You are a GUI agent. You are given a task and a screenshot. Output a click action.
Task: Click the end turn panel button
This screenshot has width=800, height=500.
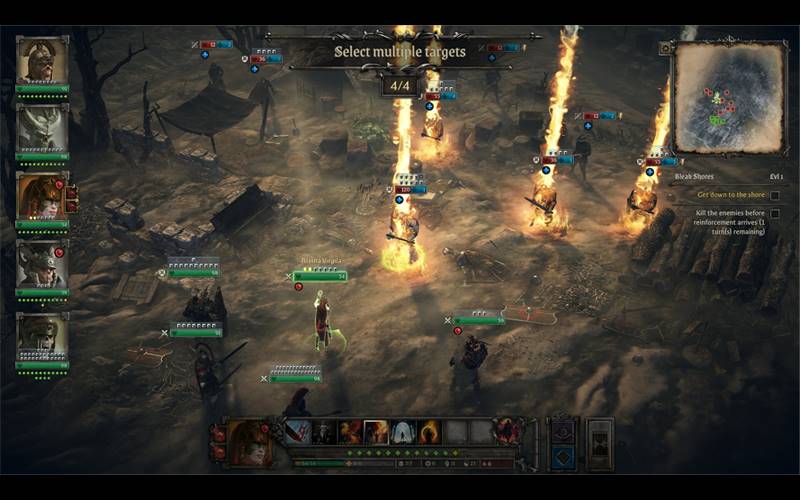tap(600, 443)
